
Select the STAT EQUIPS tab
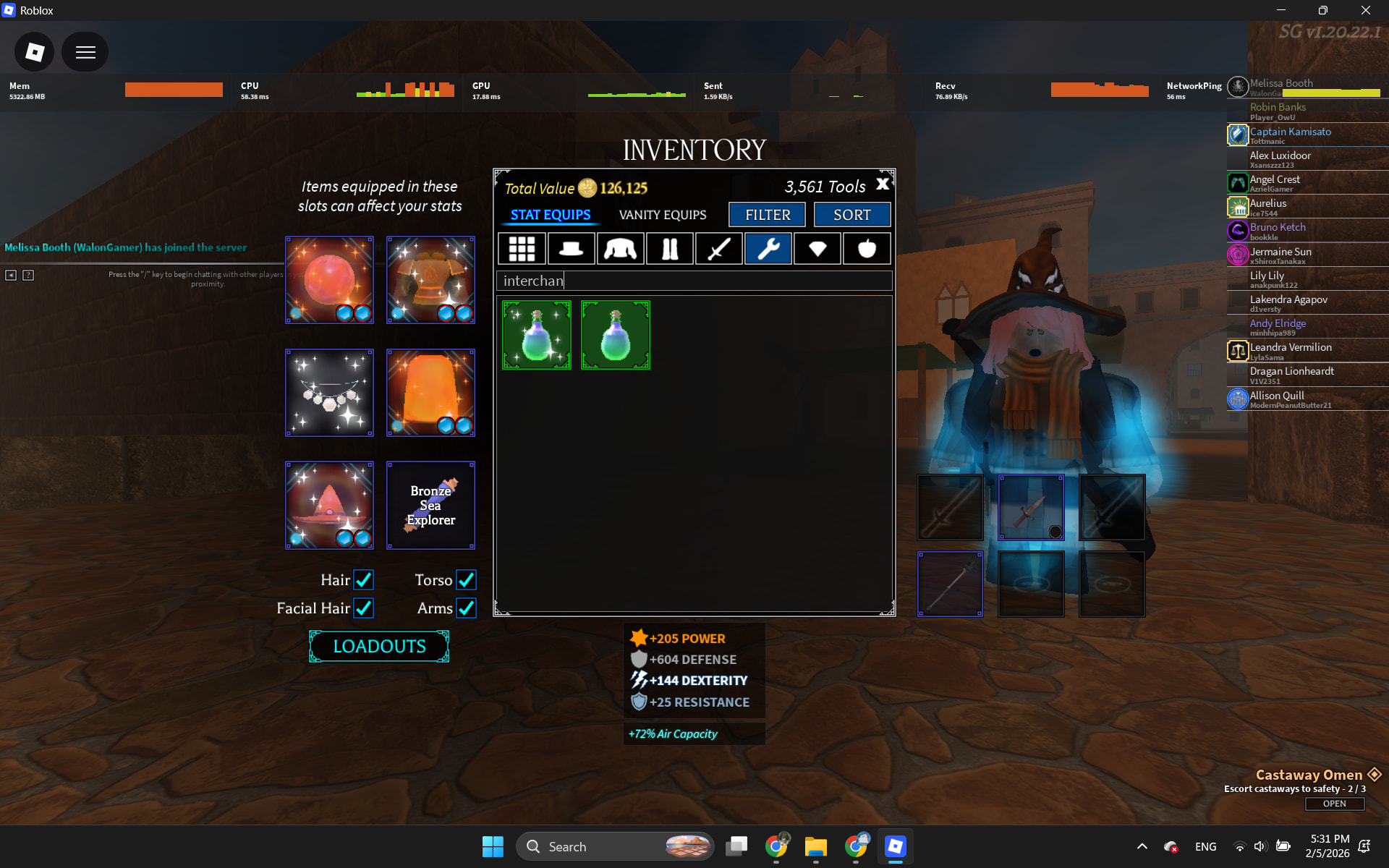click(550, 215)
